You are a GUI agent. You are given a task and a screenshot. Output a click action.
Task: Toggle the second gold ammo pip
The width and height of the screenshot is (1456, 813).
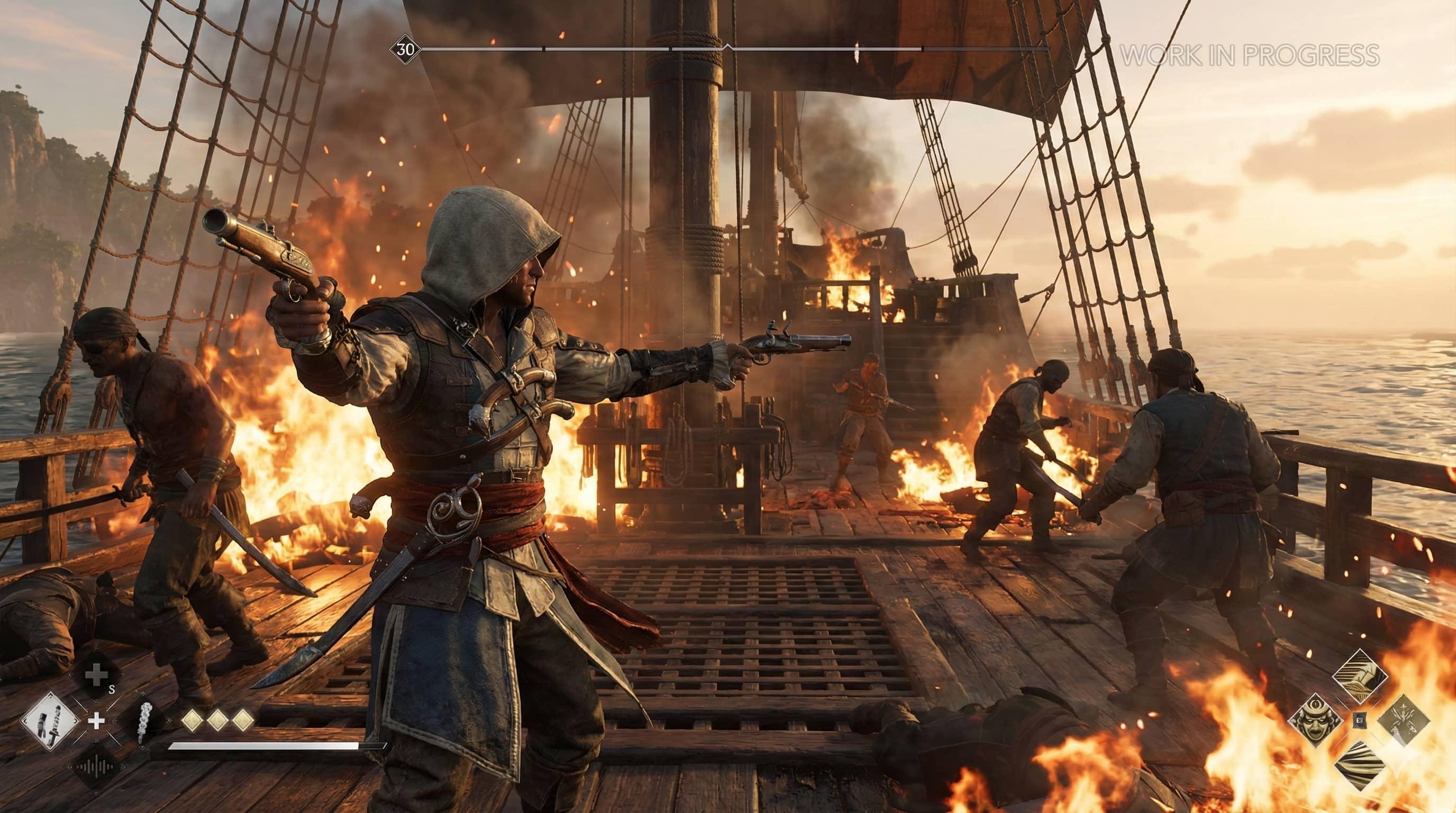pyautogui.click(x=218, y=721)
